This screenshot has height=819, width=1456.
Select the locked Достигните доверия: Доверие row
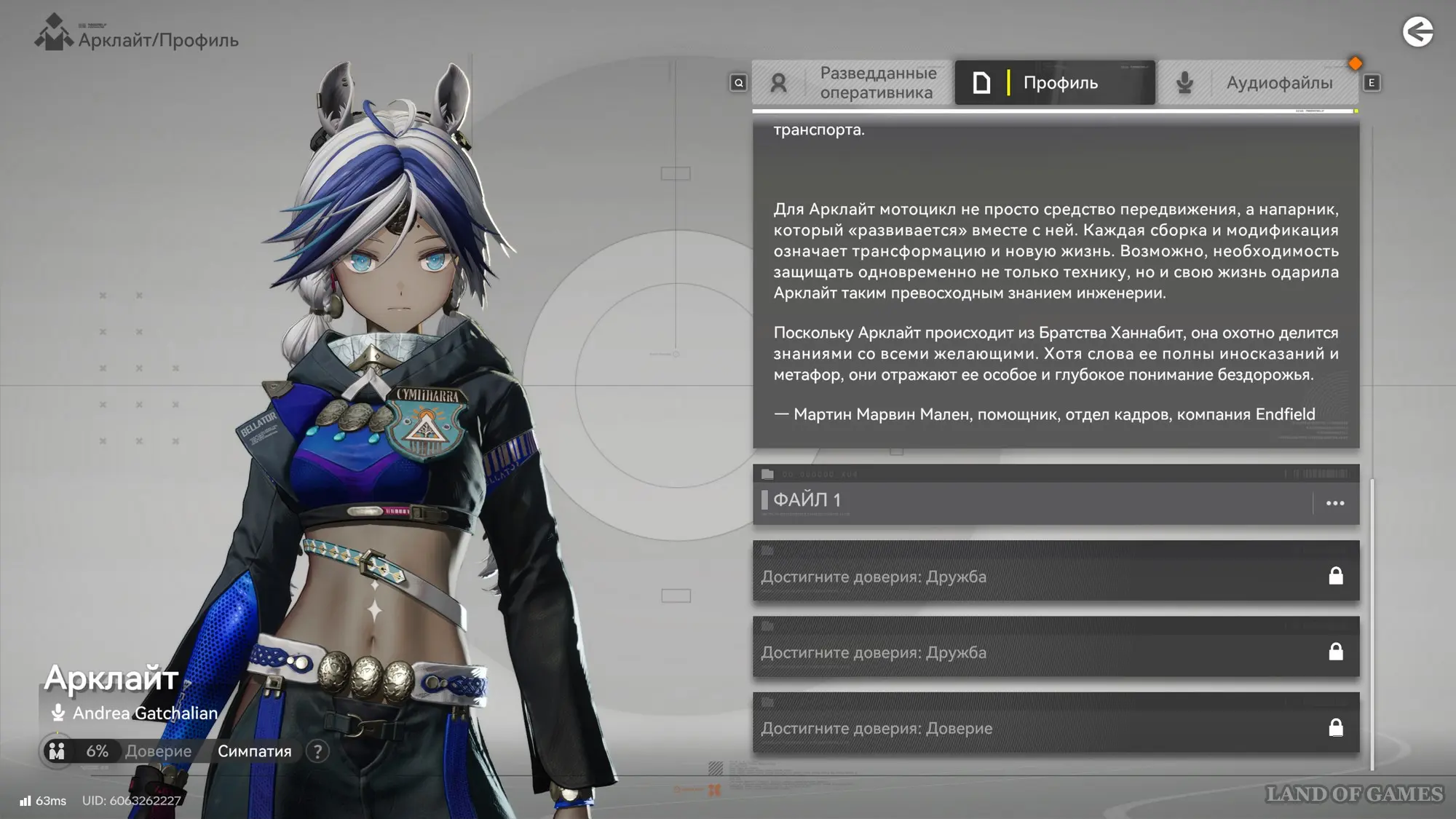[1056, 727]
